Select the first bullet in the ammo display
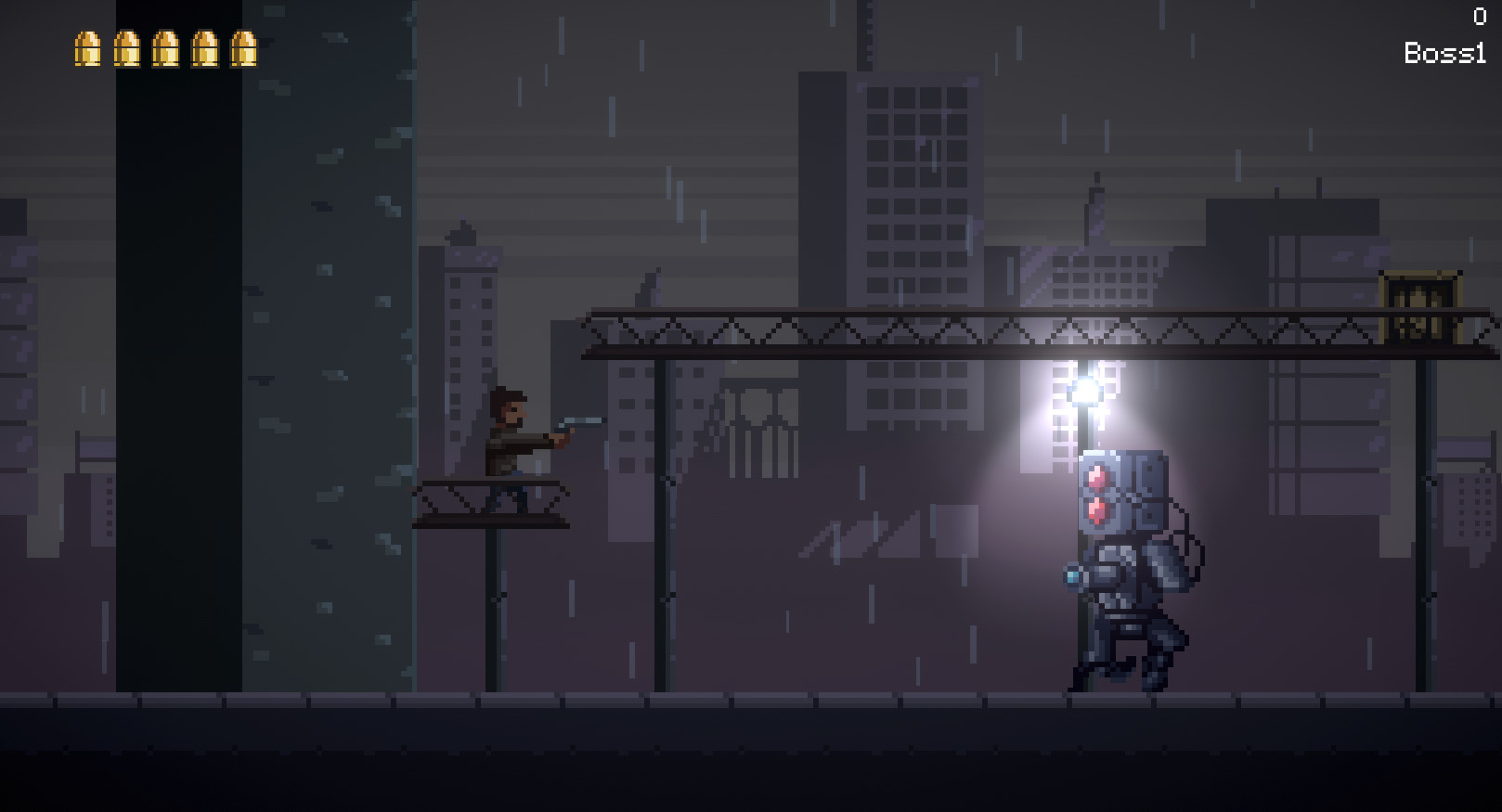 tap(87, 49)
